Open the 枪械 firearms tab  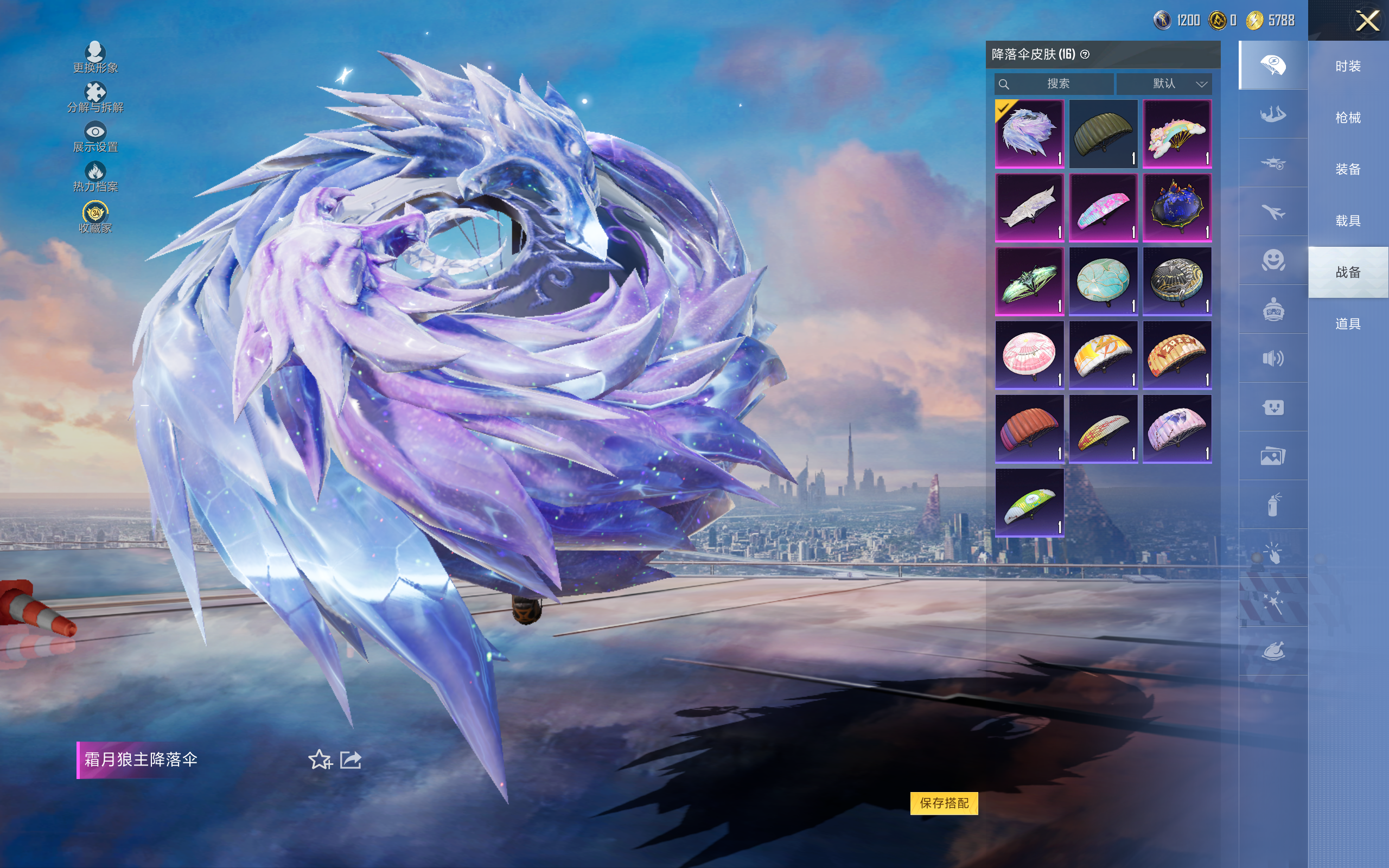pos(1348,118)
